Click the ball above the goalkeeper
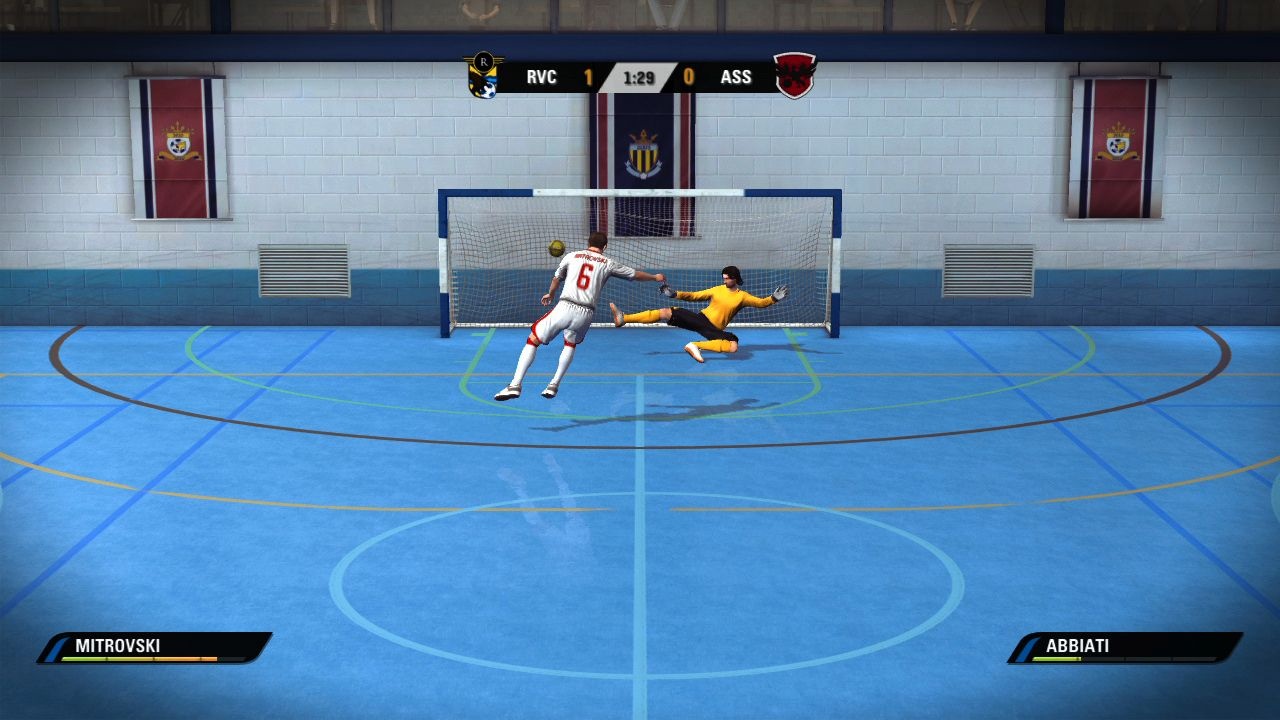 (559, 250)
